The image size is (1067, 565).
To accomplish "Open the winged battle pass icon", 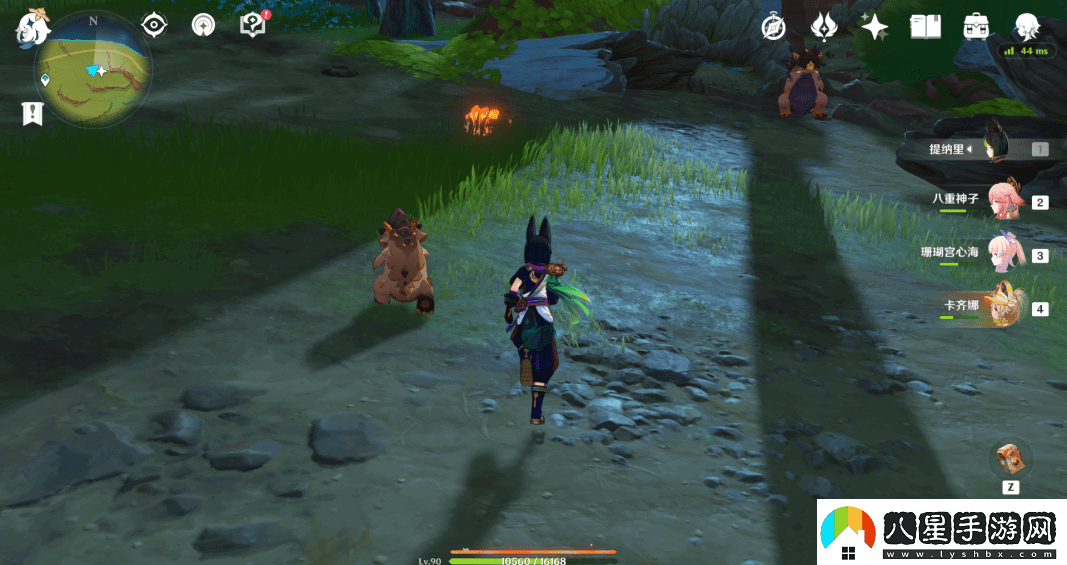I will 823,27.
